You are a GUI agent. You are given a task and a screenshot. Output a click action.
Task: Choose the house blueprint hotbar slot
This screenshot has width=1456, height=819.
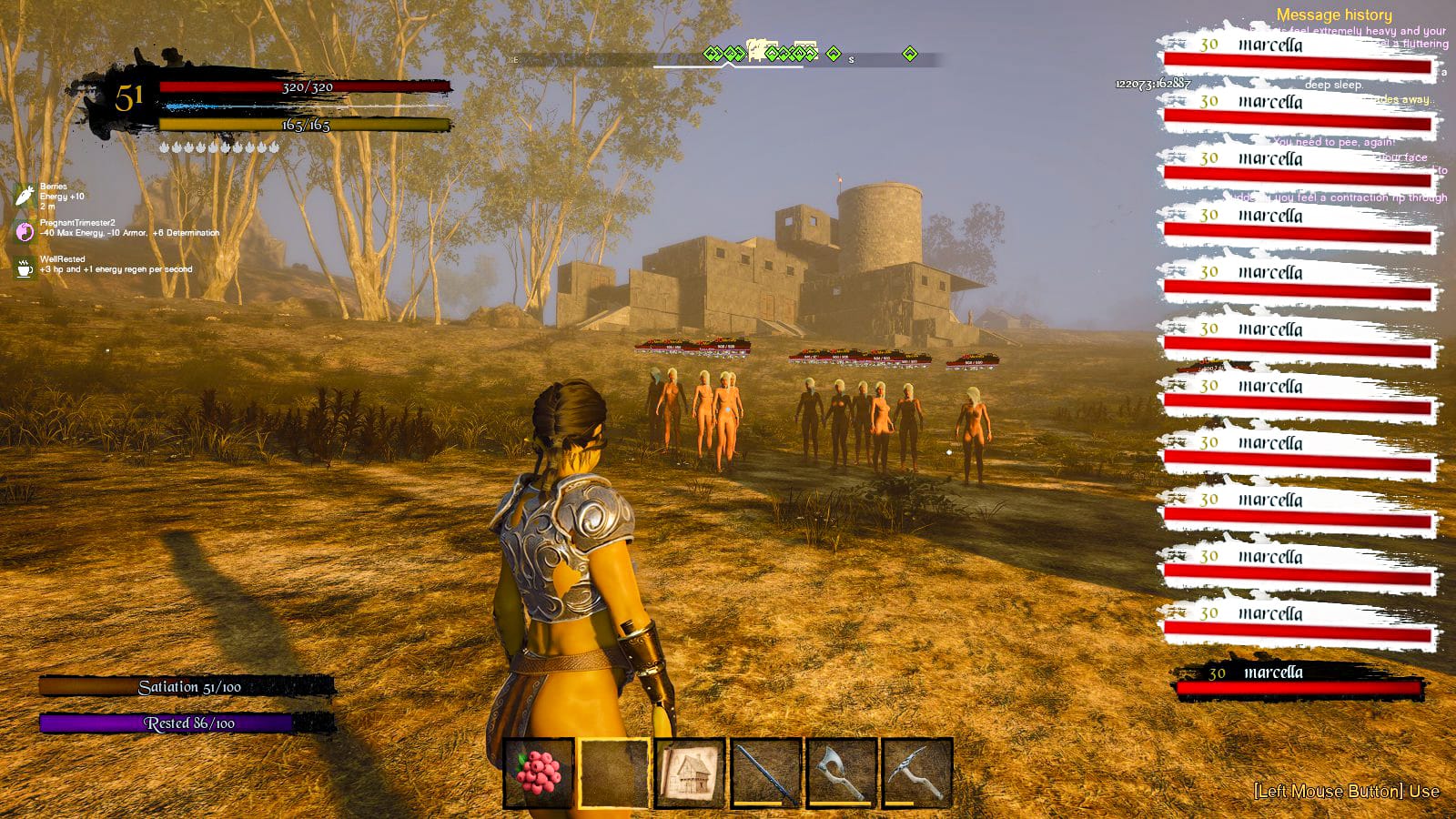690,773
